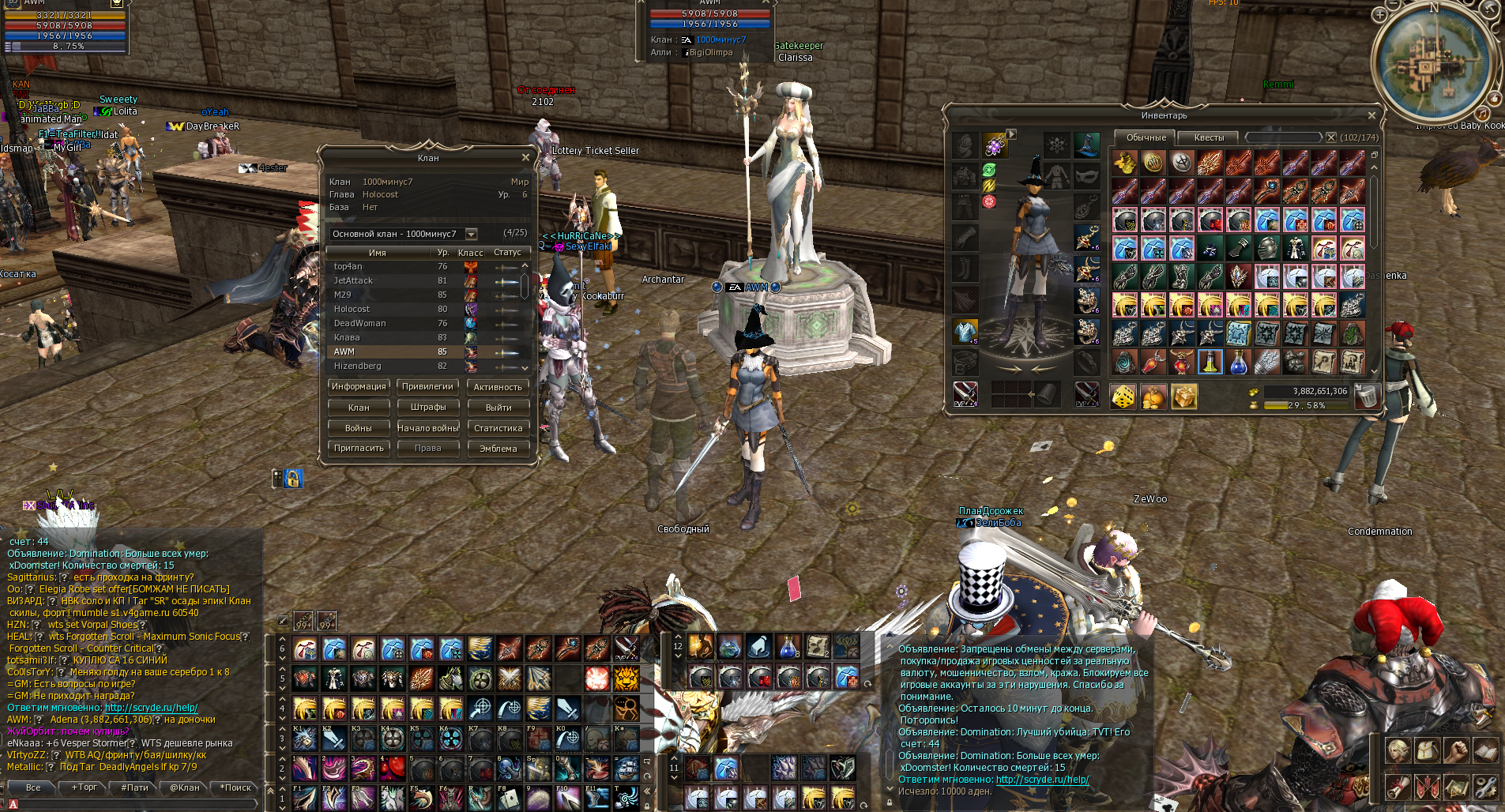Viewport: 1505px width, 812px height.
Task: Click the 29.58% weight bar in the inventory
Action: 1307,406
